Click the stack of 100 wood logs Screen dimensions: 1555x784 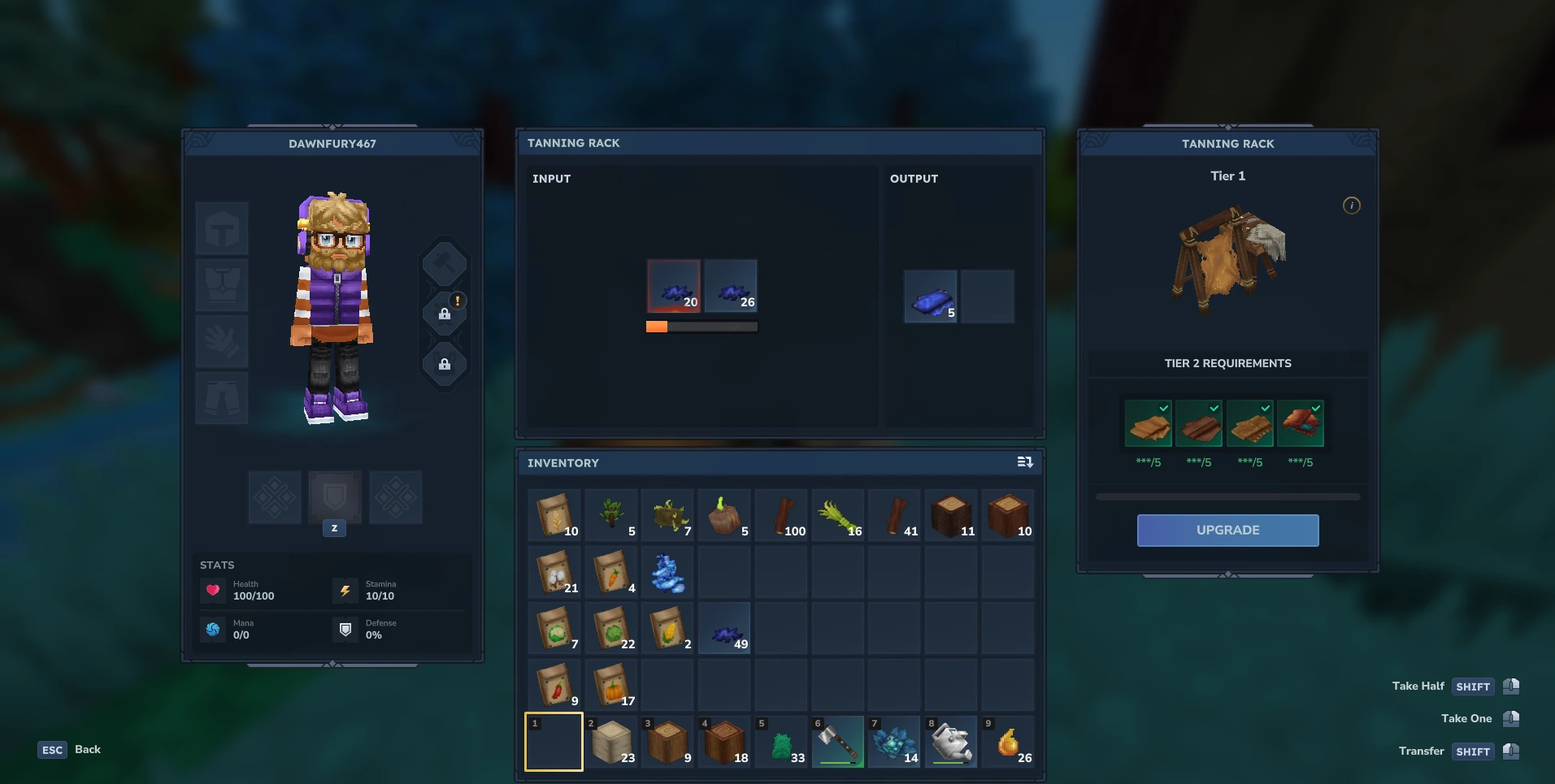click(x=780, y=514)
